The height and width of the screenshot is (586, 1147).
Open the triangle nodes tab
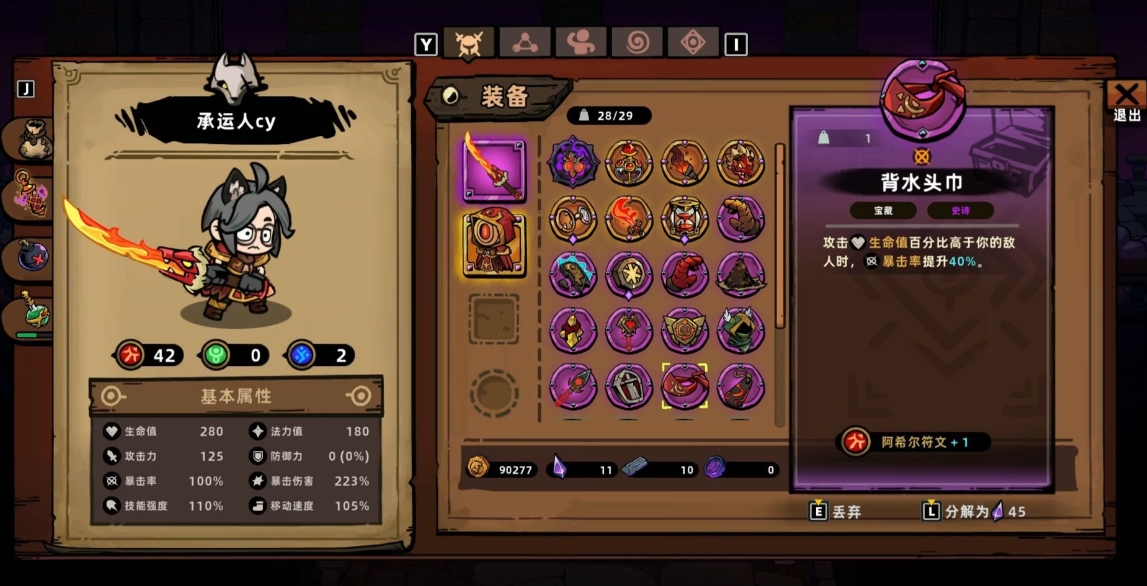coord(523,43)
